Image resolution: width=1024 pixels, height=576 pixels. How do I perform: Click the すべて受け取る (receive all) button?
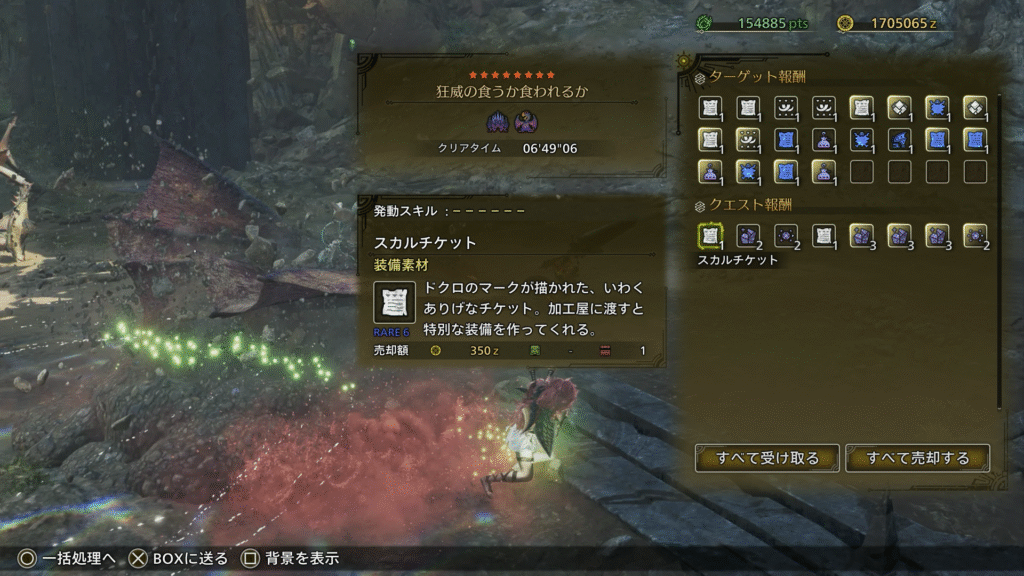[767, 458]
